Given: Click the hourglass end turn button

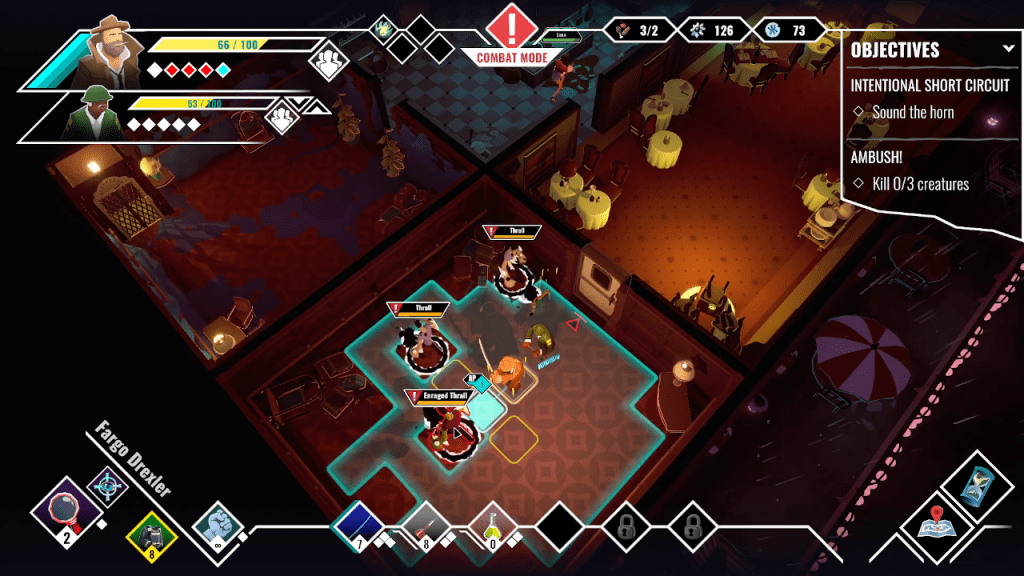Looking at the screenshot, I should 971,485.
